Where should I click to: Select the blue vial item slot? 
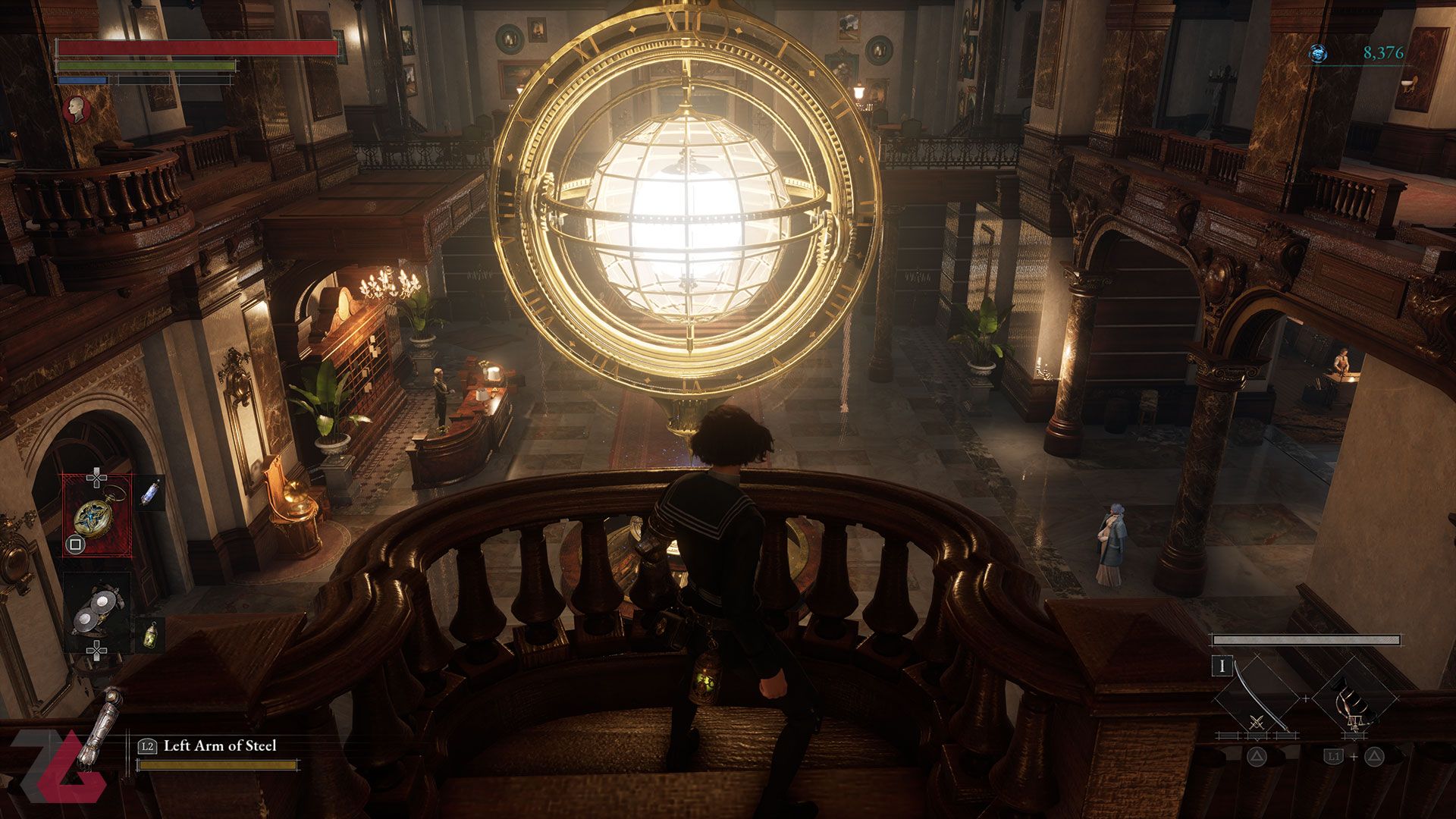click(150, 493)
